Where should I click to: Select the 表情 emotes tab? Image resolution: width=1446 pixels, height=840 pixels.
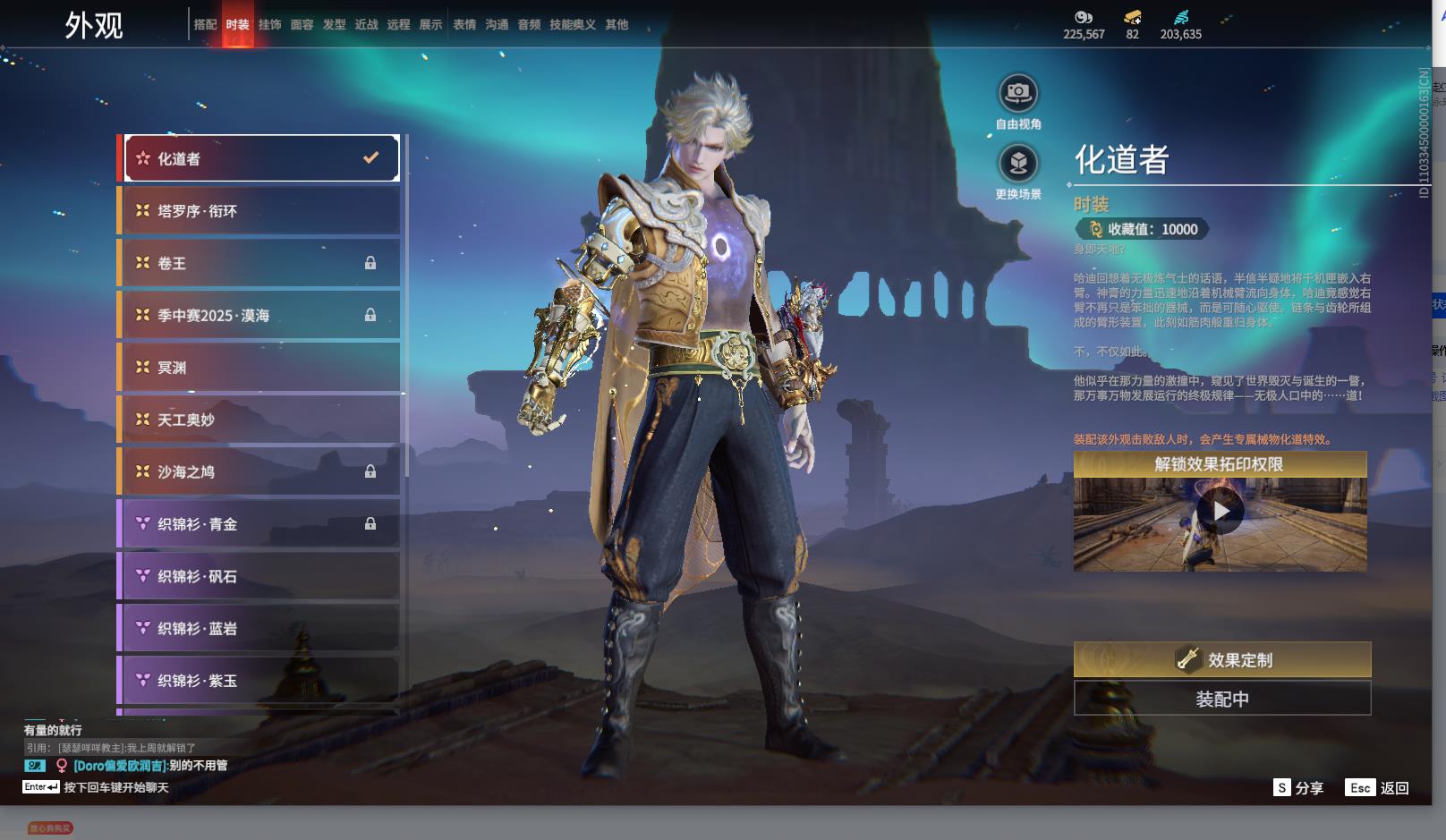click(x=464, y=25)
